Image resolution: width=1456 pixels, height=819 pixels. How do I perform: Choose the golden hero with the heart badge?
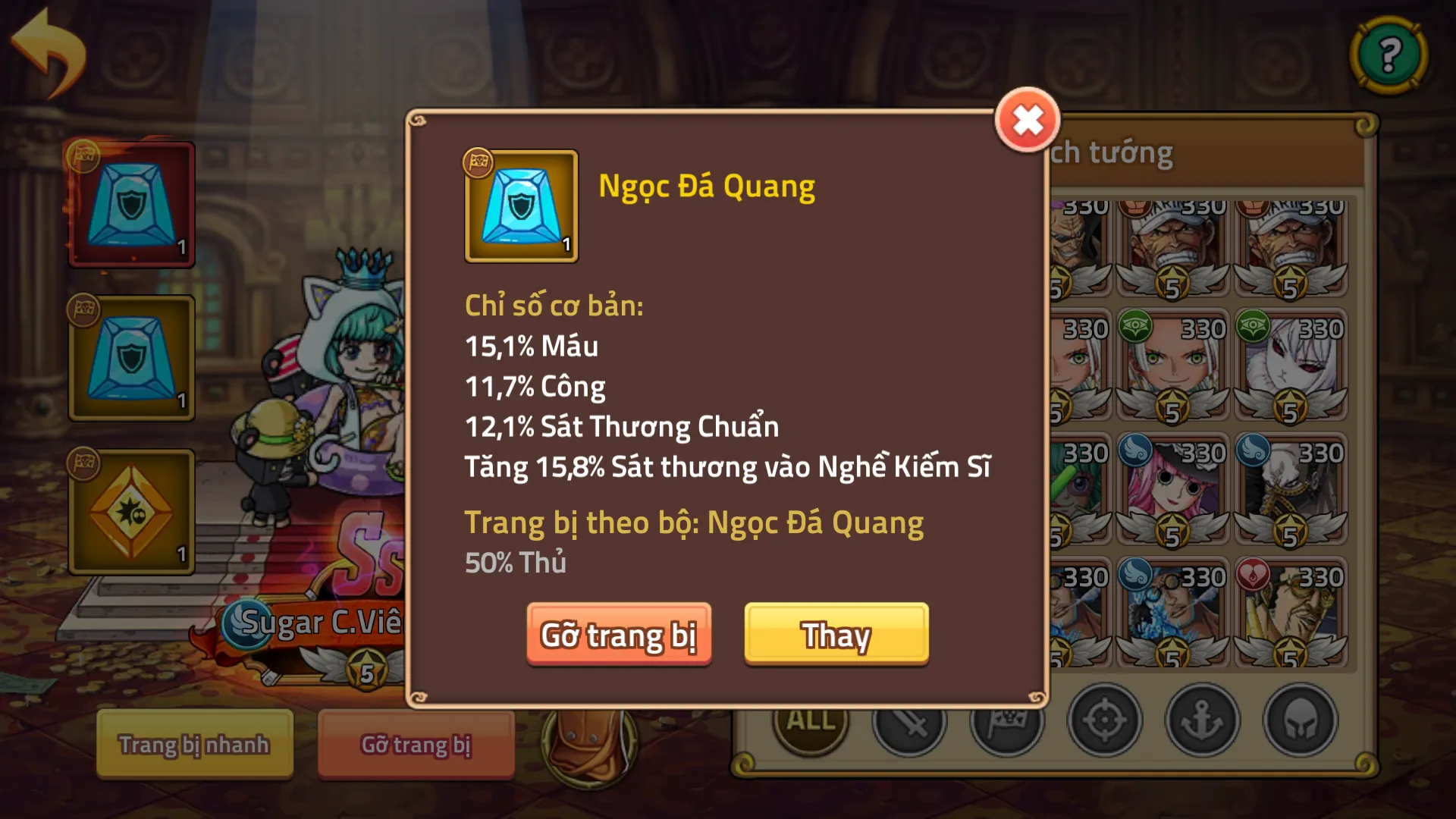(x=1290, y=613)
